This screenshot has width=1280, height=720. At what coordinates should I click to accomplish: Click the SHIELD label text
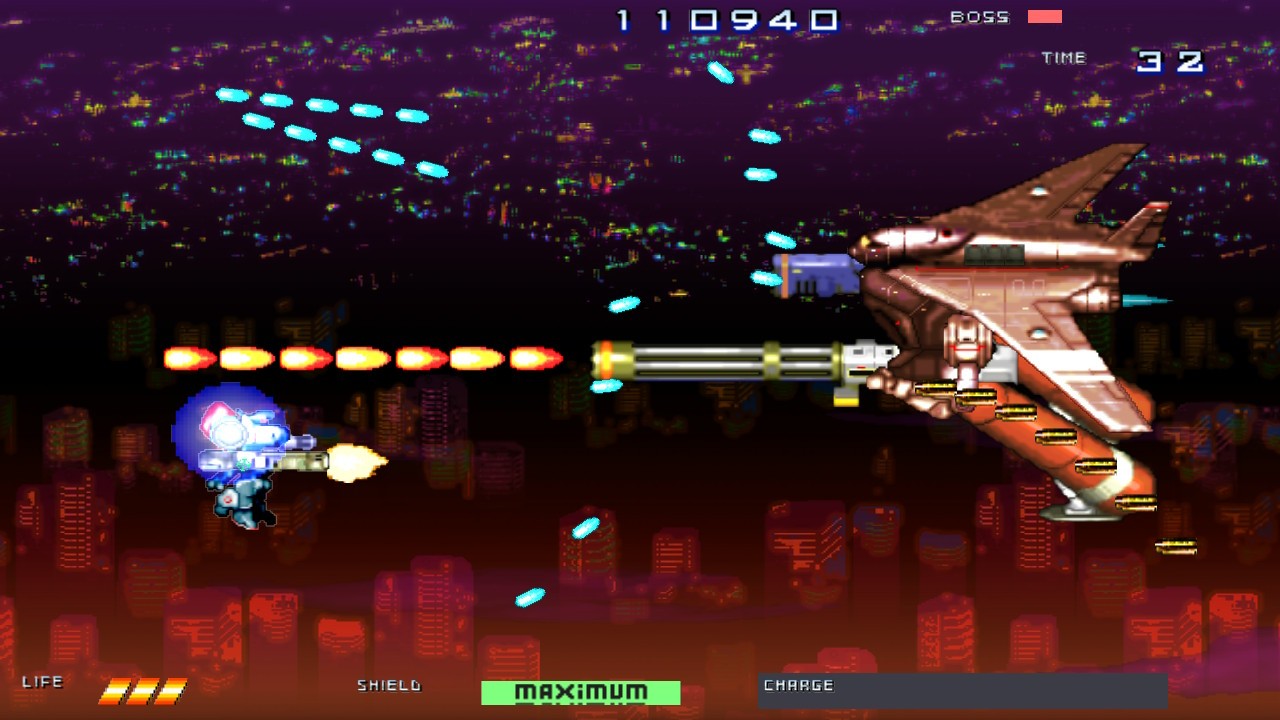(389, 687)
